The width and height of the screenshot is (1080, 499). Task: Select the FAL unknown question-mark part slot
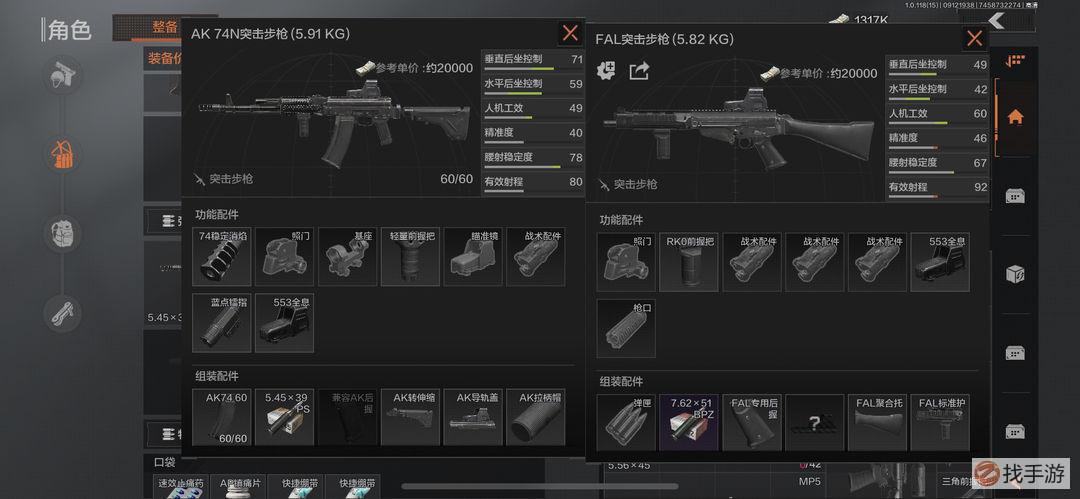tap(814, 422)
